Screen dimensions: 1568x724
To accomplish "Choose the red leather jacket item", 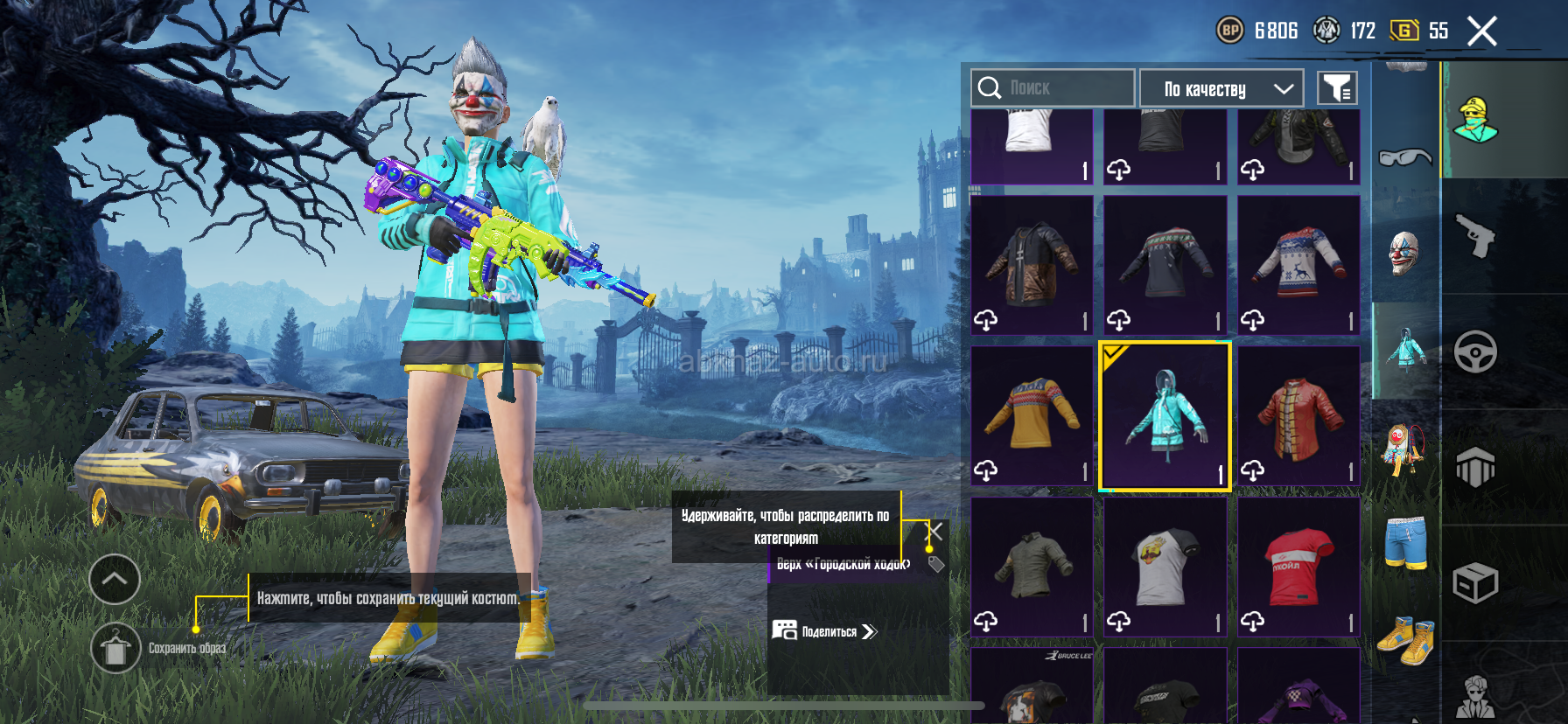I will [x=1298, y=416].
